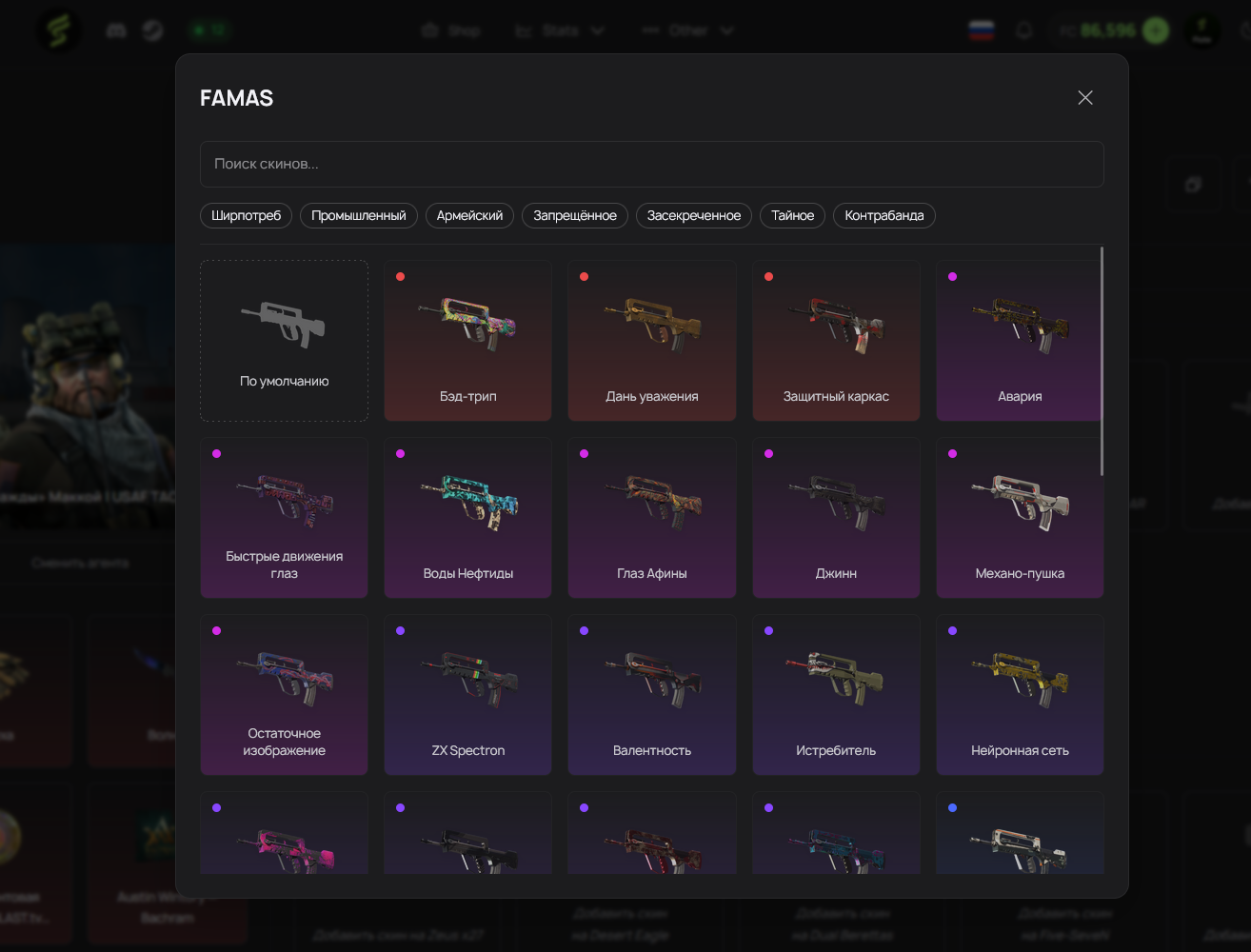Enable the Тайное rarity filter
The height and width of the screenshot is (952, 1251).
click(792, 215)
